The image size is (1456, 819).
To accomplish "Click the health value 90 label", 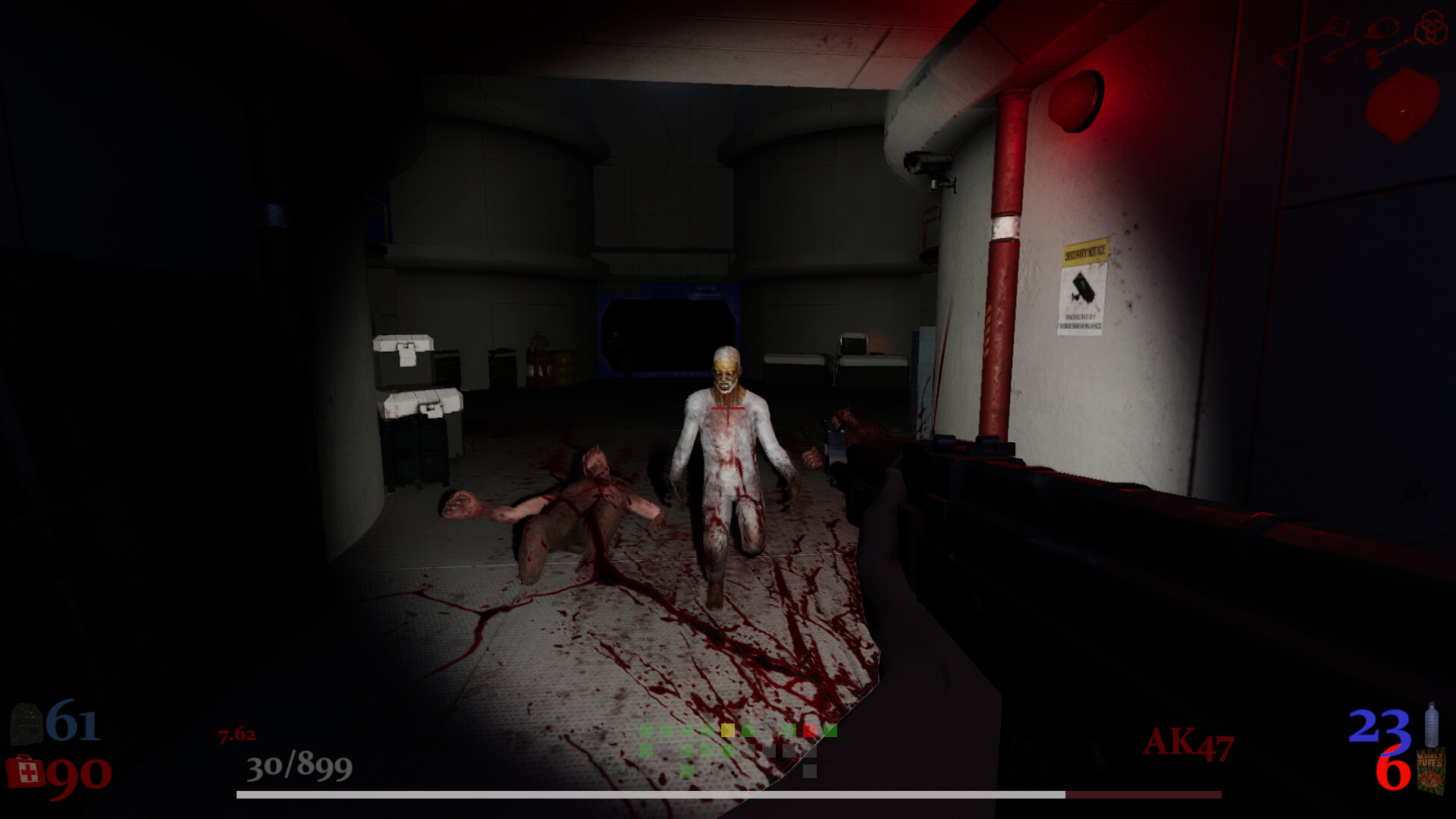I will coord(76,775).
